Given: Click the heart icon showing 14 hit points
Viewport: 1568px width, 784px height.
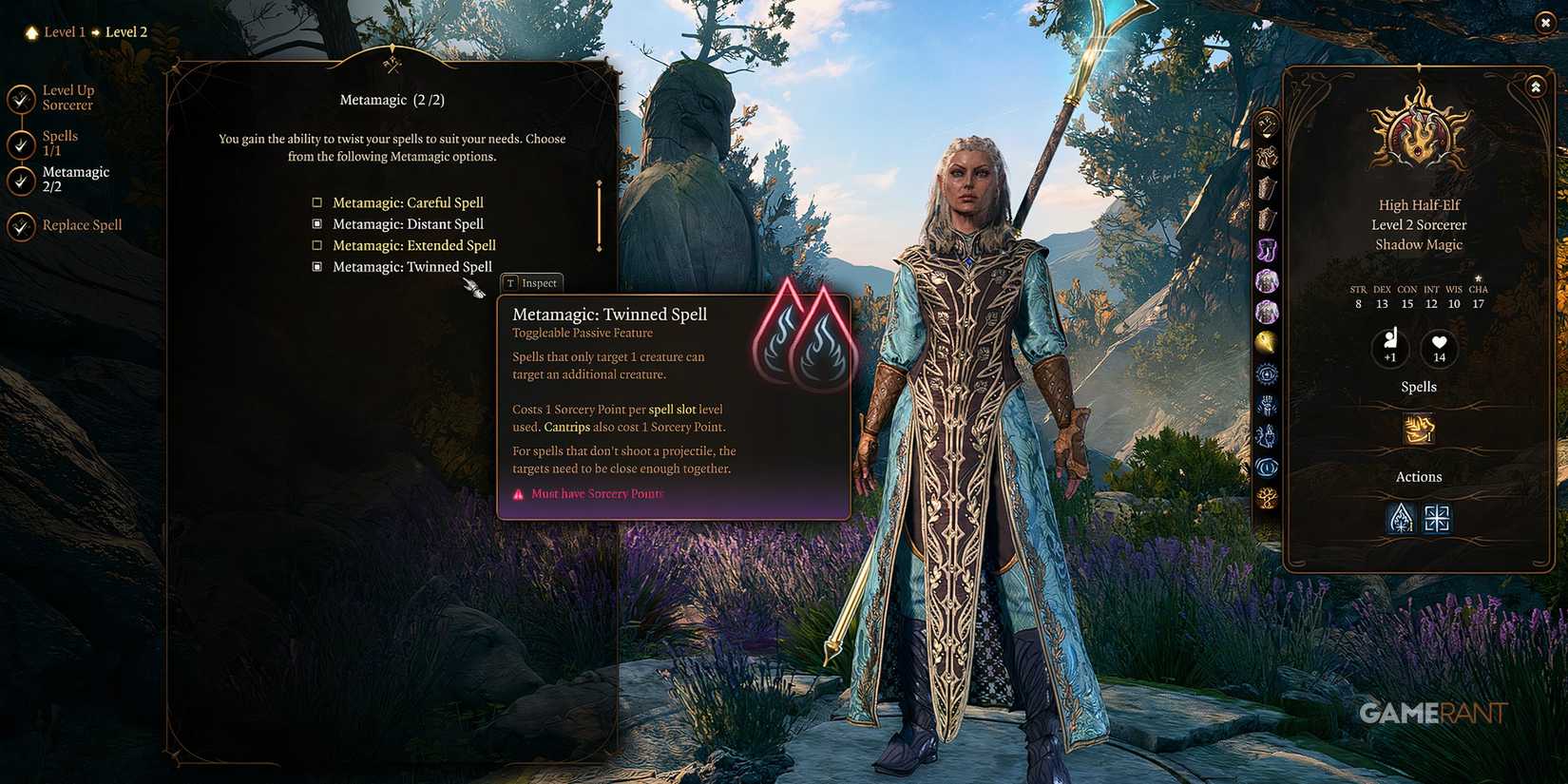Looking at the screenshot, I should click(1439, 349).
